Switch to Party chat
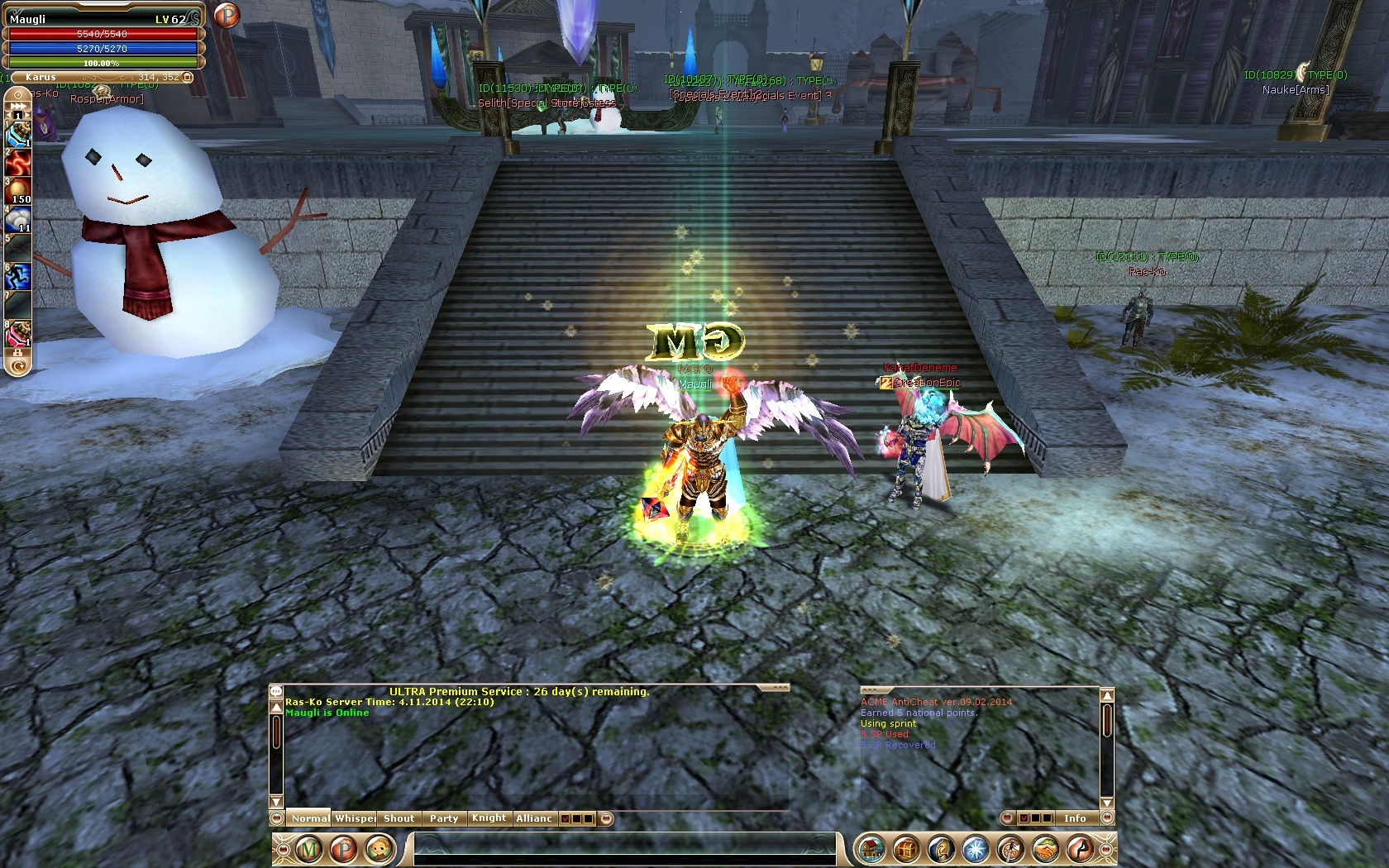The height and width of the screenshot is (868, 1389). pyautogui.click(x=443, y=818)
